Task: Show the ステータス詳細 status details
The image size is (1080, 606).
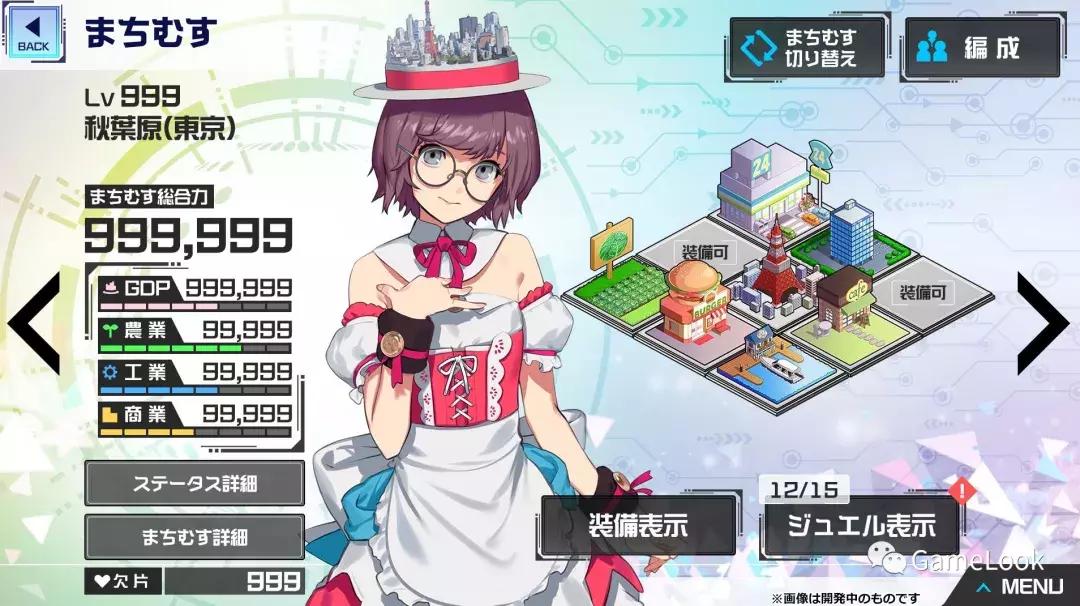Action: 194,484
